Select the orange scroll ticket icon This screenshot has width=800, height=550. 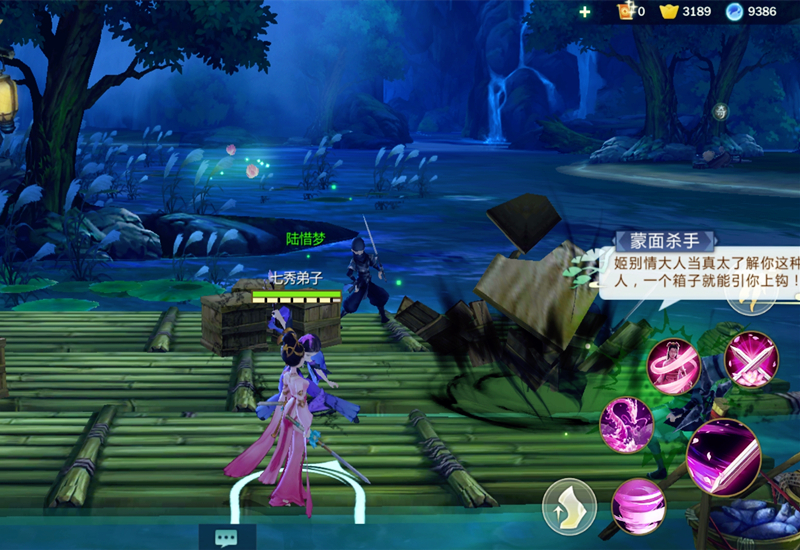point(627,12)
